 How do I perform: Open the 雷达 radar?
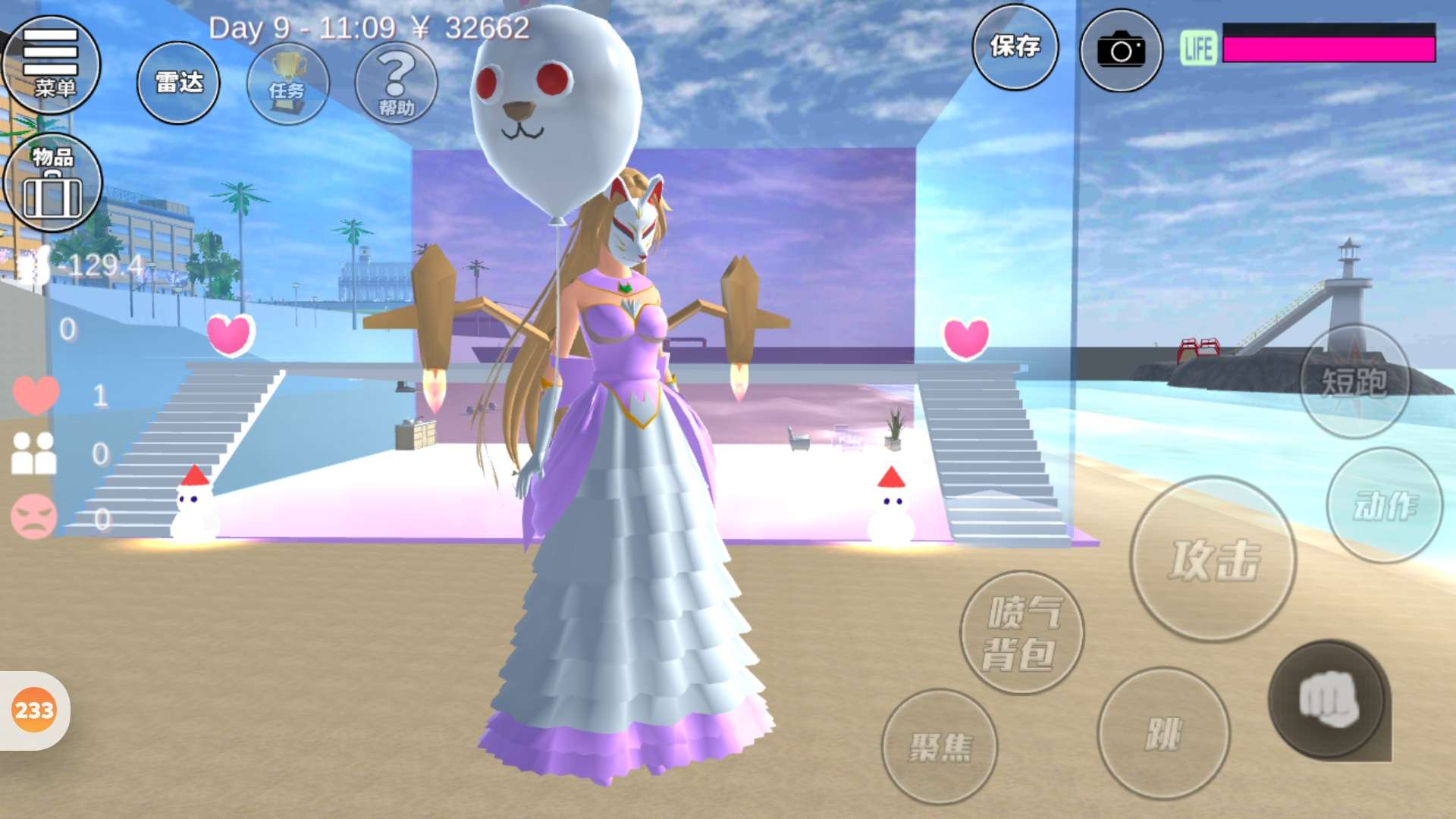pos(178,83)
